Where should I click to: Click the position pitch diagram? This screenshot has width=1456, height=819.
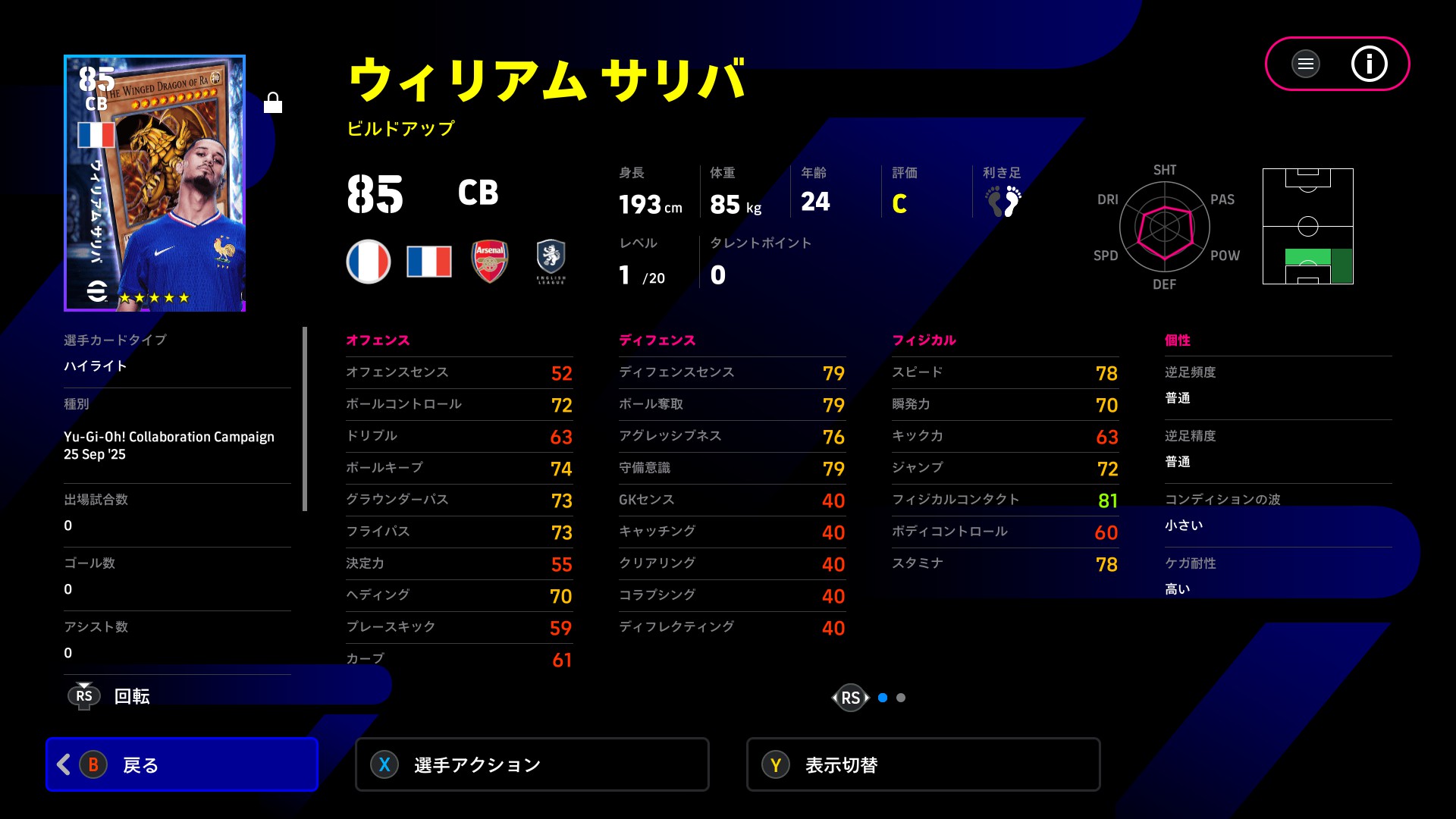click(1307, 226)
